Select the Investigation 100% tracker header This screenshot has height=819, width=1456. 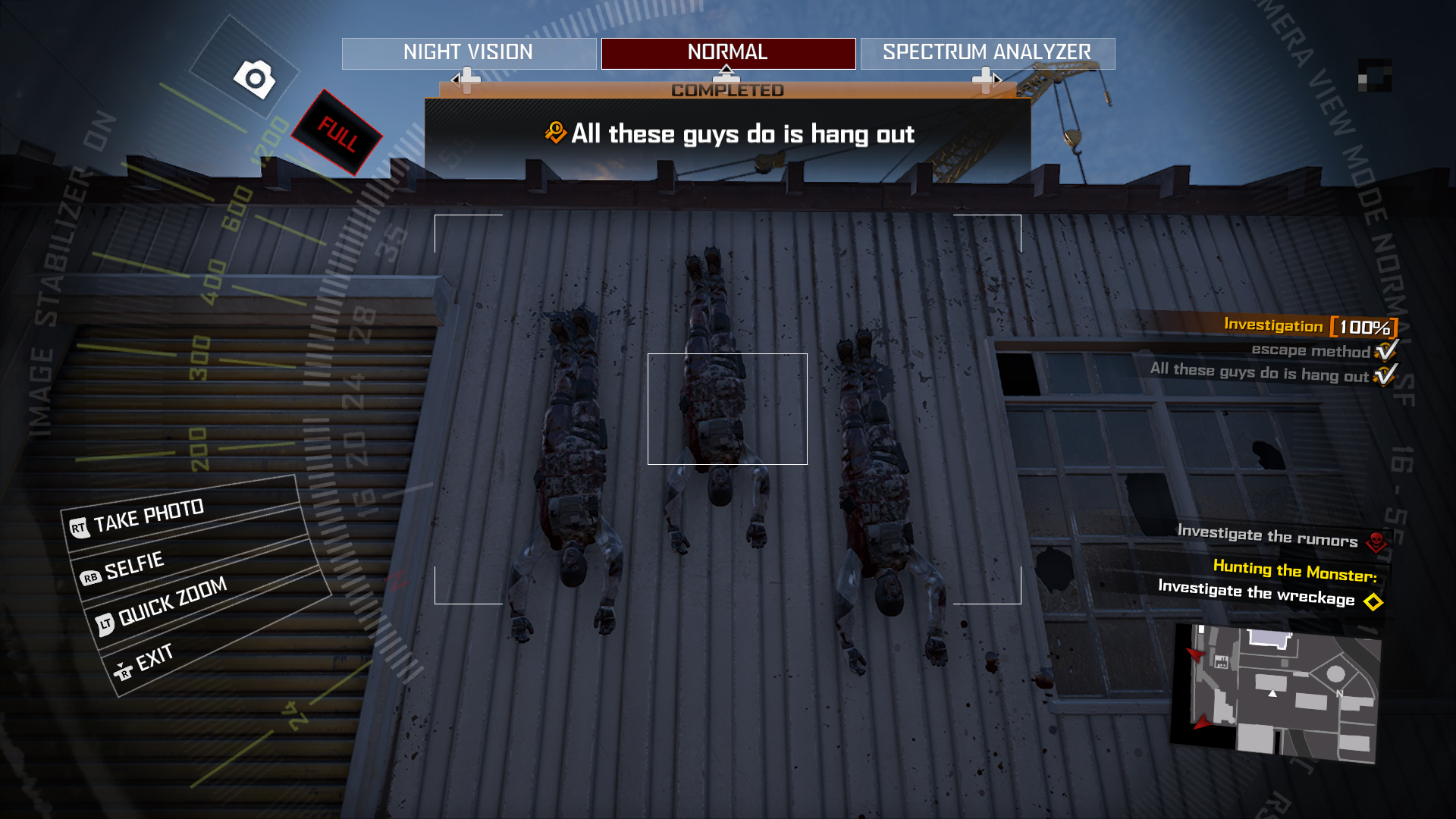coord(1309,326)
